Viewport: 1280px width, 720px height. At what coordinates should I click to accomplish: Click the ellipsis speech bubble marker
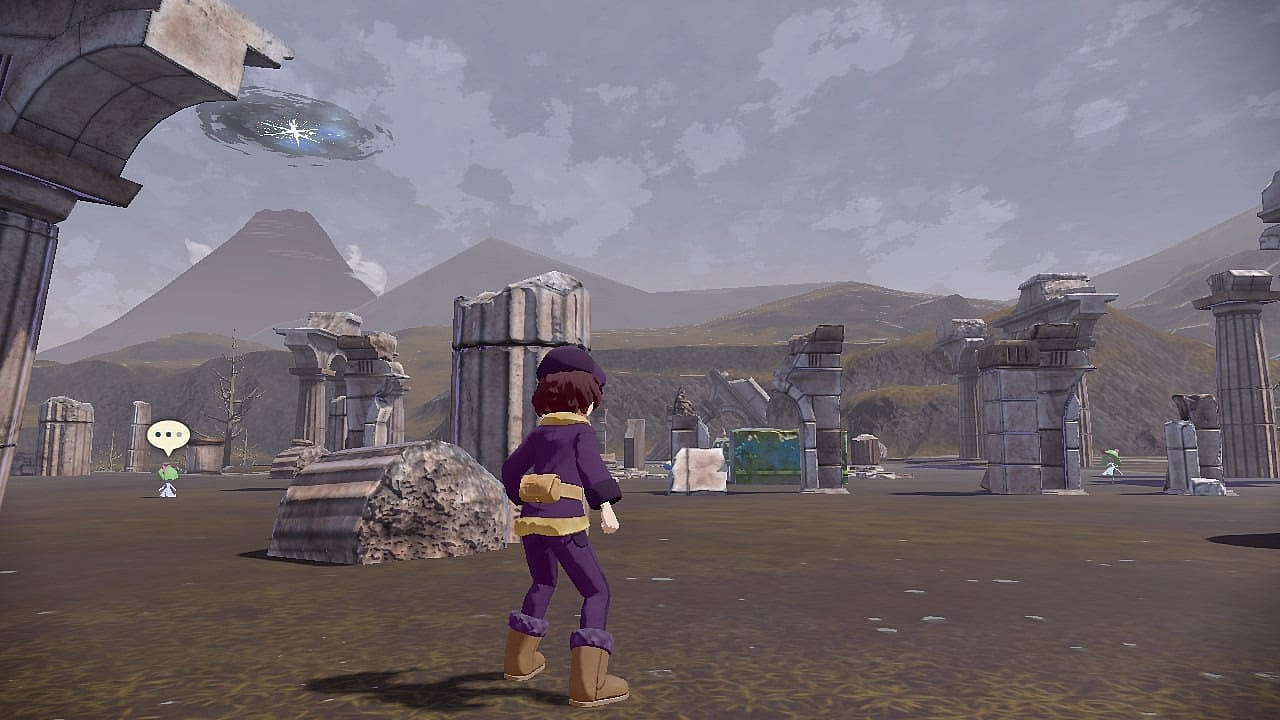tap(168, 436)
